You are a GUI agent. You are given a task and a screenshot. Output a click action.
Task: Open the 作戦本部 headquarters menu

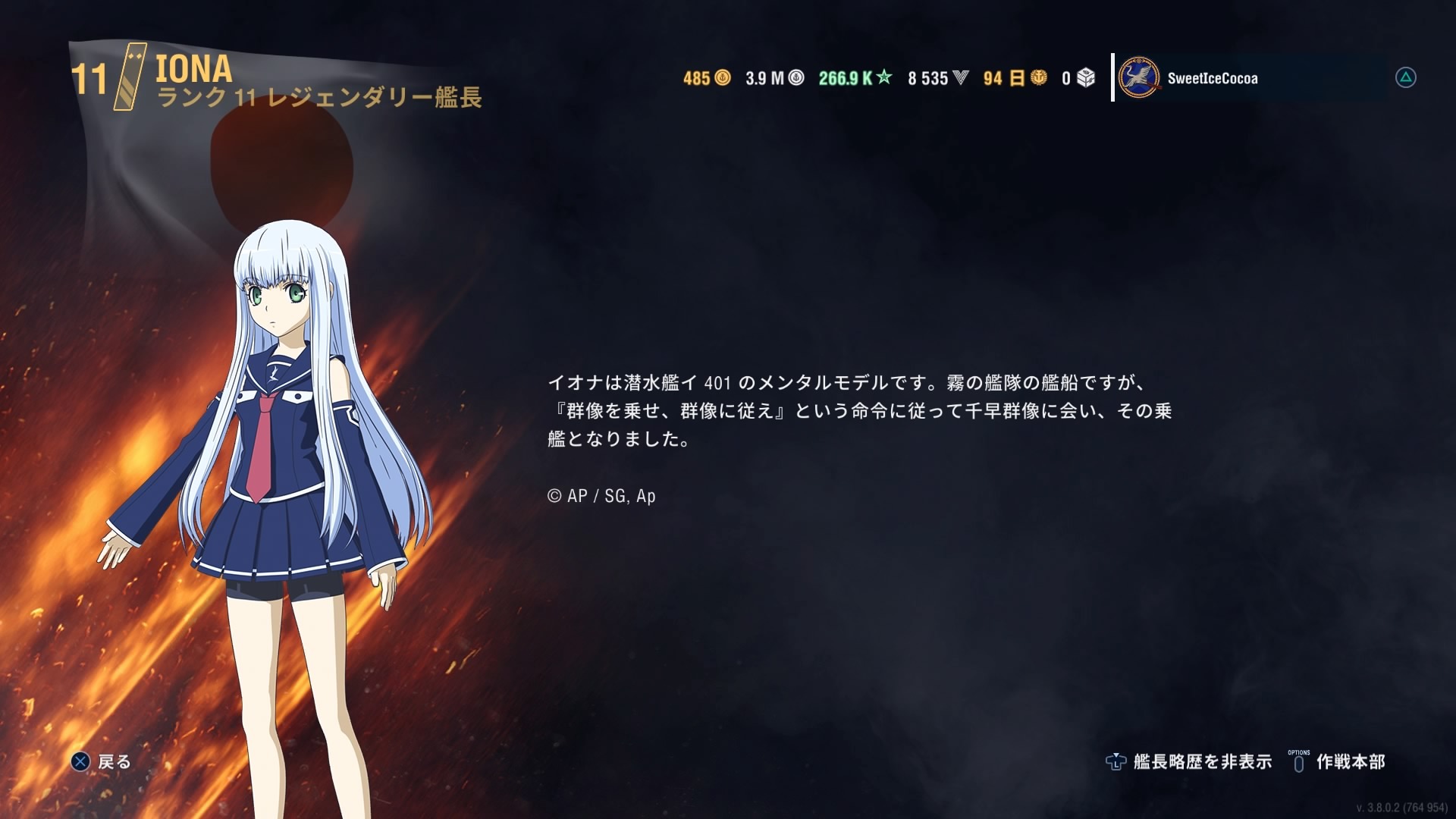1337,761
